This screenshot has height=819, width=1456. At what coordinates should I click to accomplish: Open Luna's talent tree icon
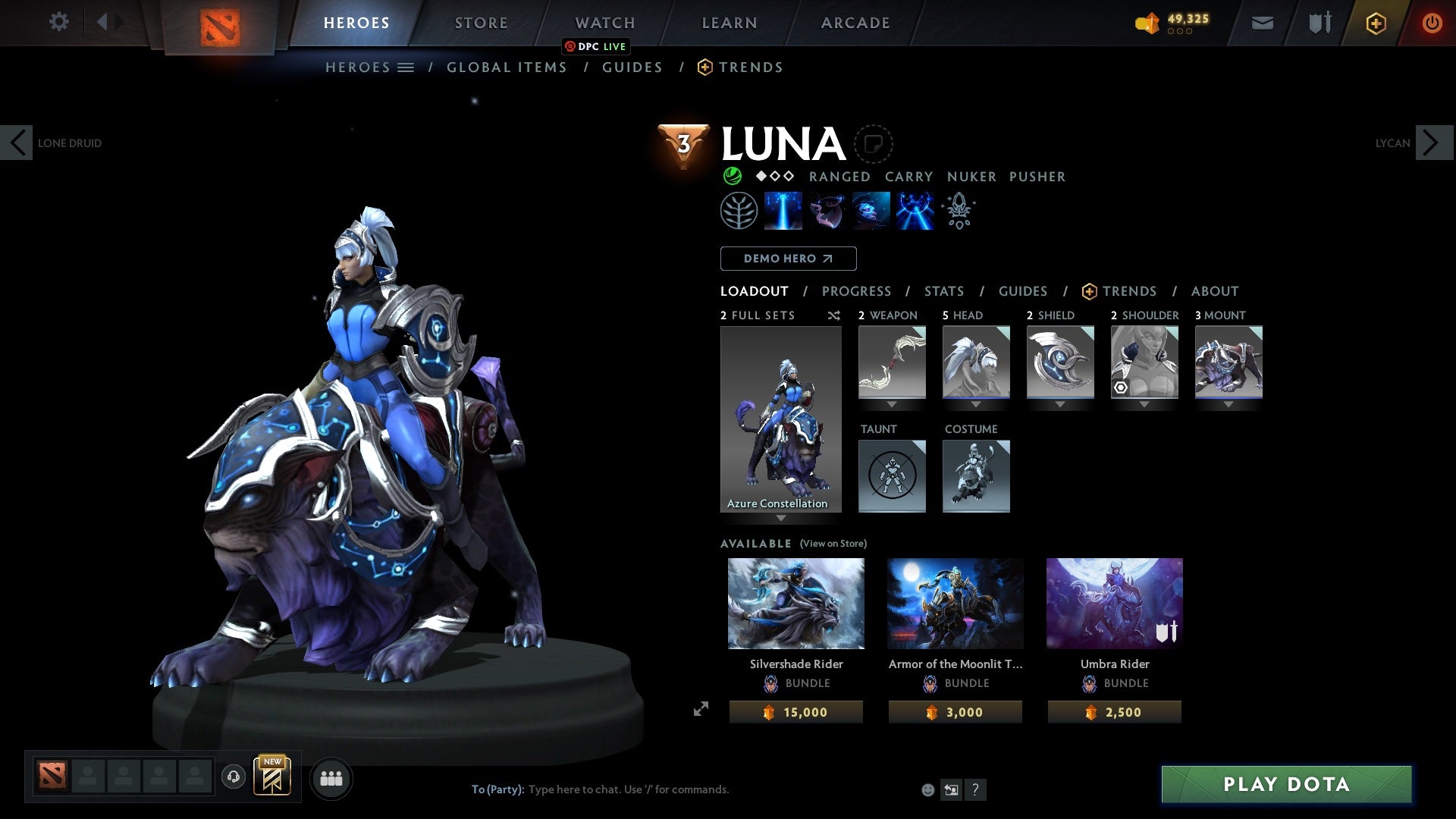pos(739,211)
